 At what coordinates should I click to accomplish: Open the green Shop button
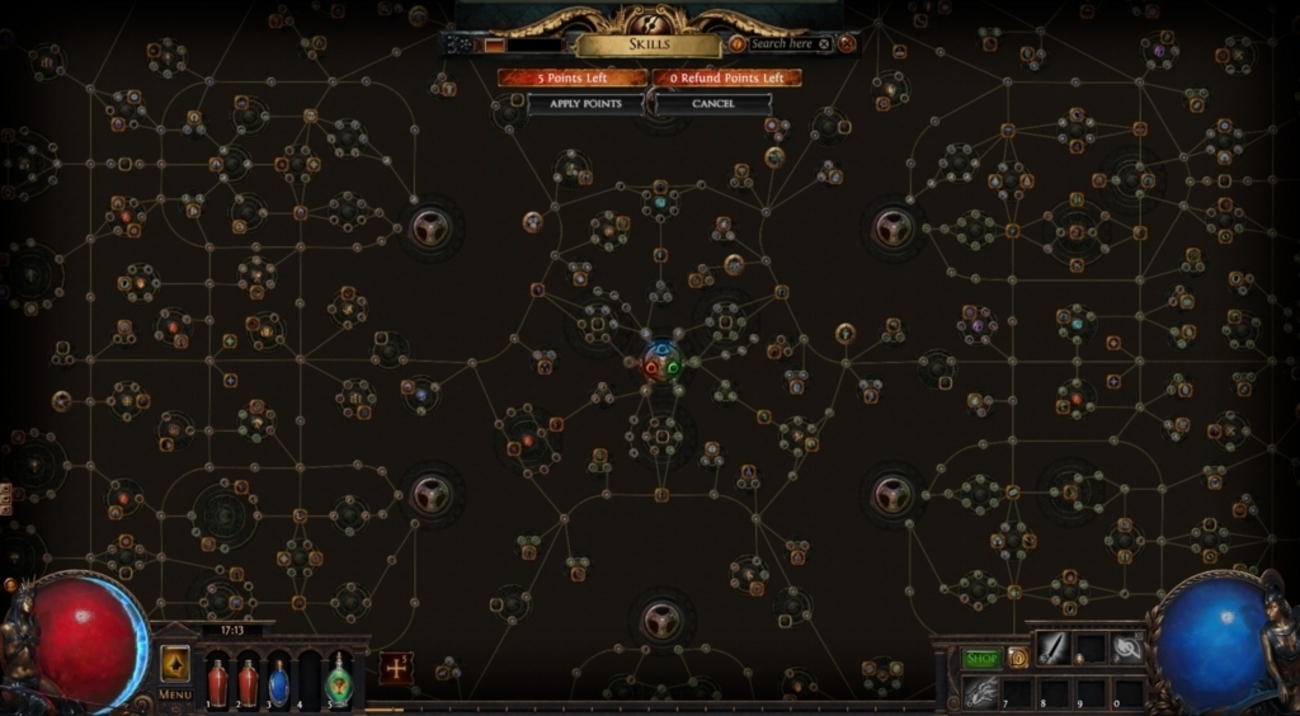pyautogui.click(x=981, y=658)
